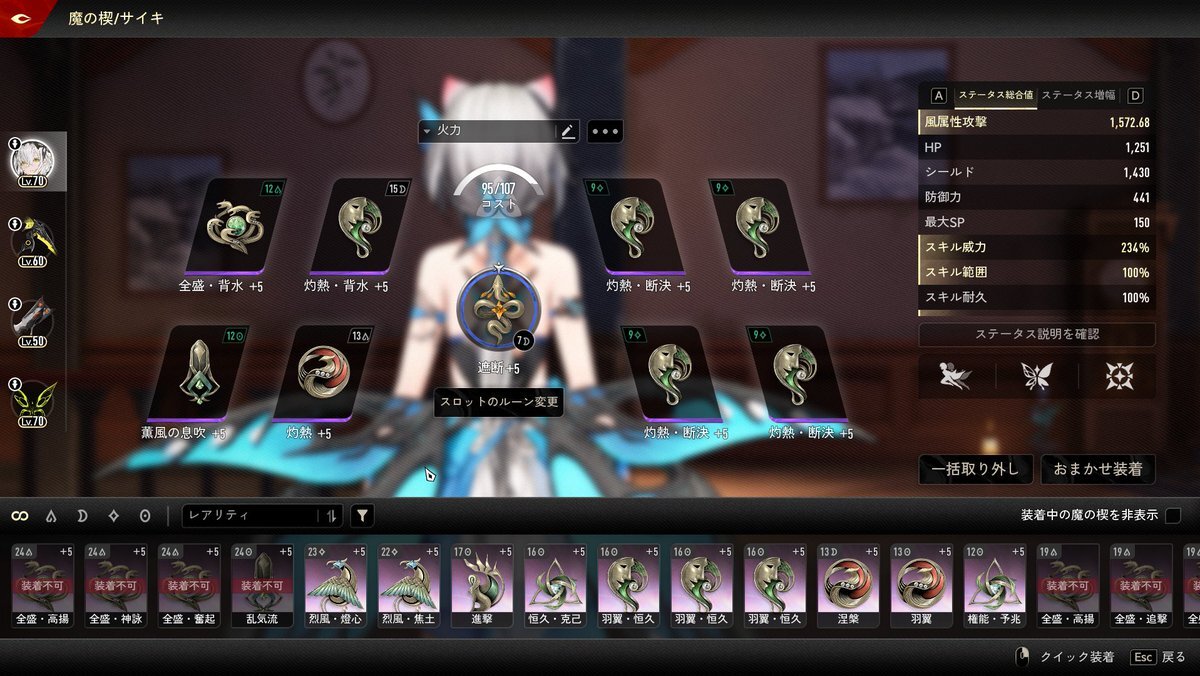This screenshot has width=1200, height=676.
Task: Toggle 装着中の魔の楔を非表示 checkbox
Action: click(1173, 516)
